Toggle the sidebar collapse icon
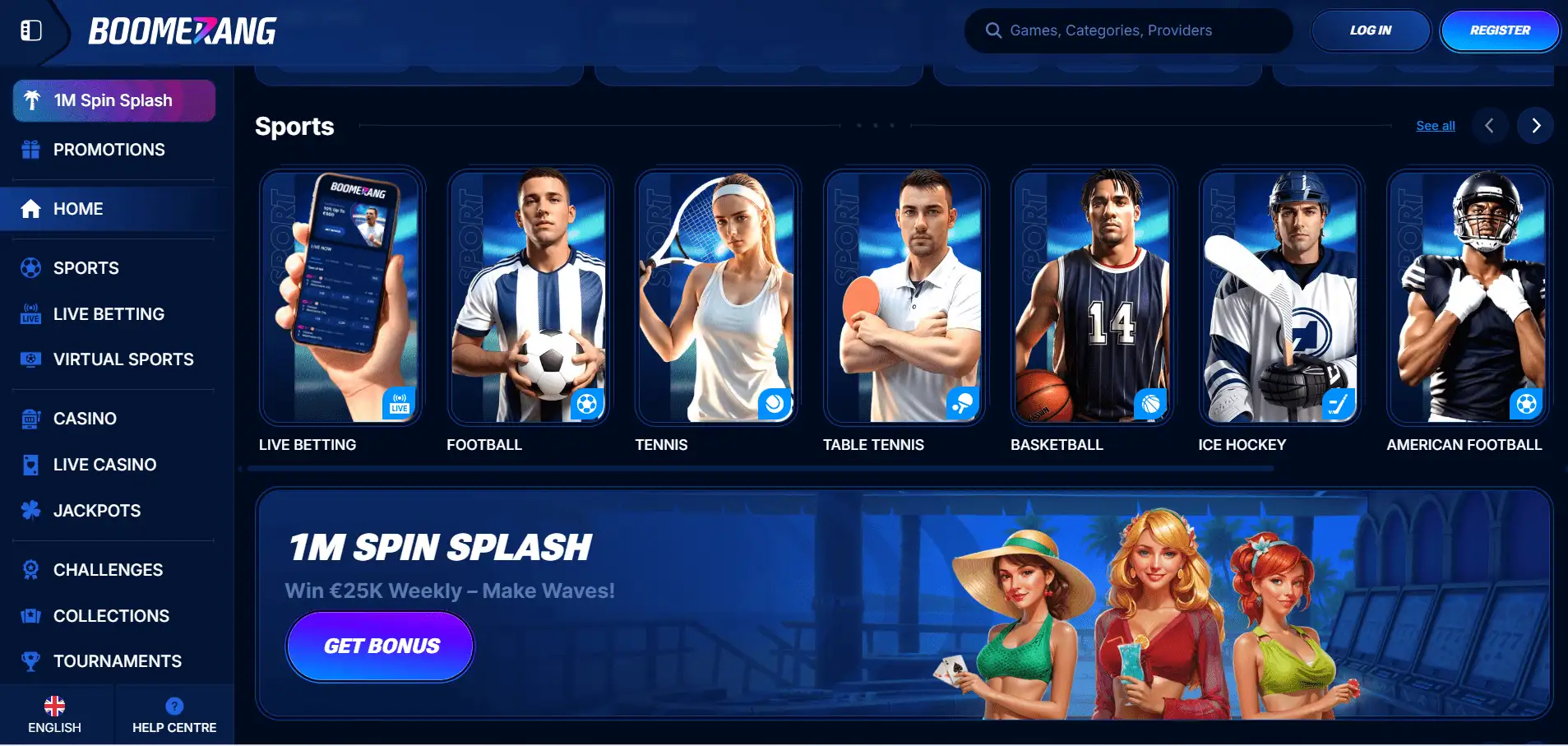The height and width of the screenshot is (746, 1568). coord(31,30)
